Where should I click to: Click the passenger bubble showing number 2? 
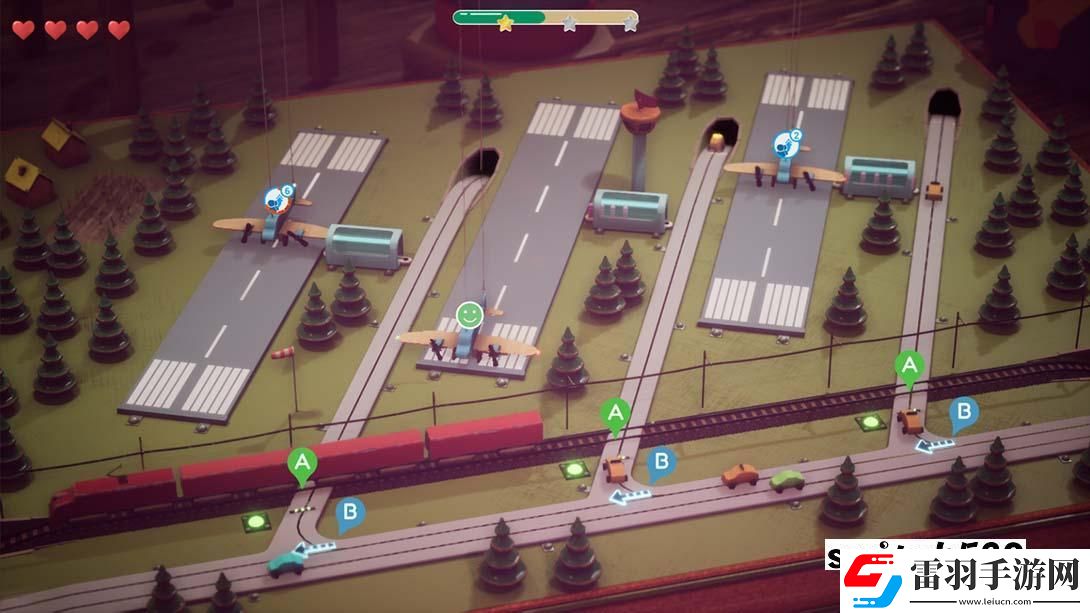[x=788, y=143]
